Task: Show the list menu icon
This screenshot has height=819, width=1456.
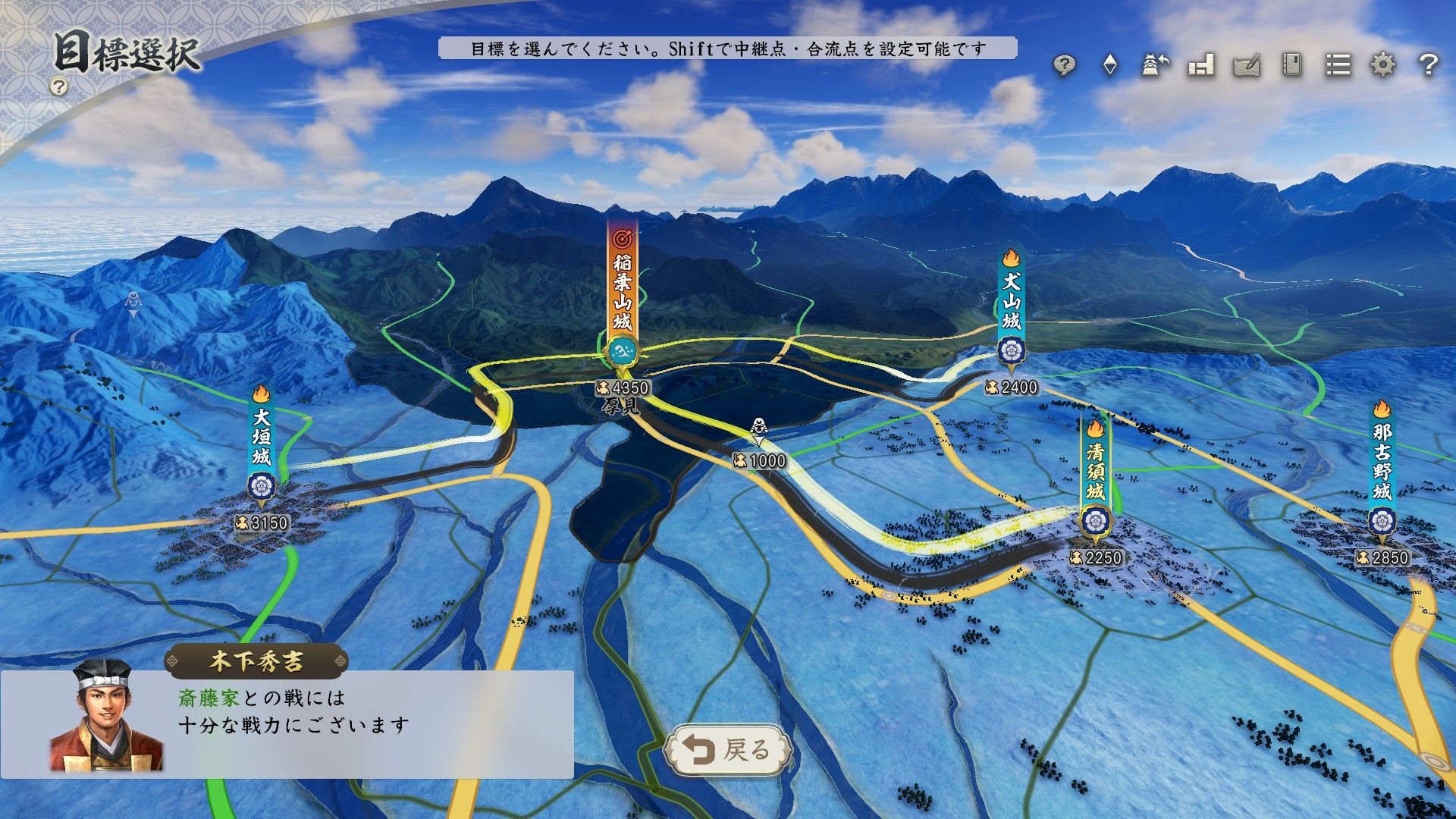Action: pyautogui.click(x=1338, y=65)
